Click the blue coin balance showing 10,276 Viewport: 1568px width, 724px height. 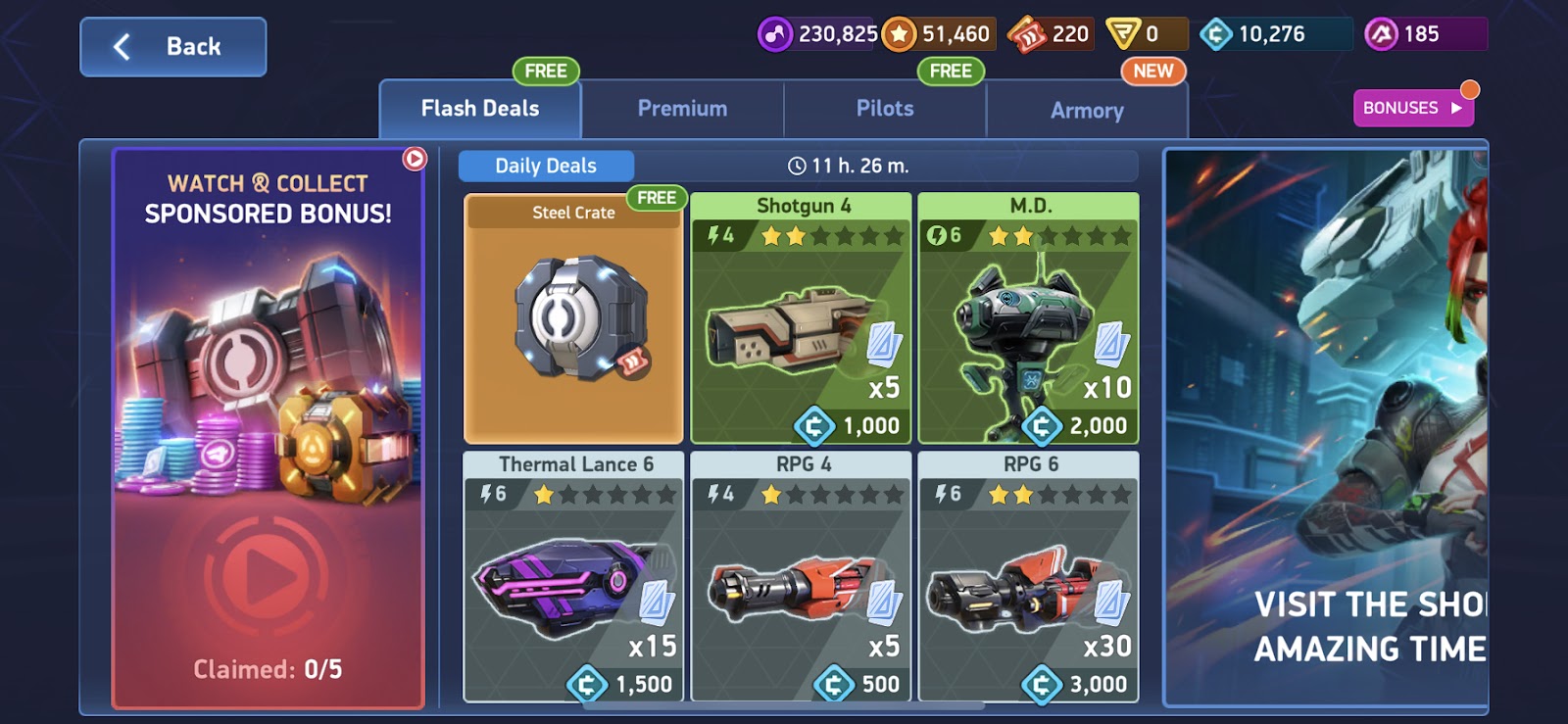(1215, 32)
